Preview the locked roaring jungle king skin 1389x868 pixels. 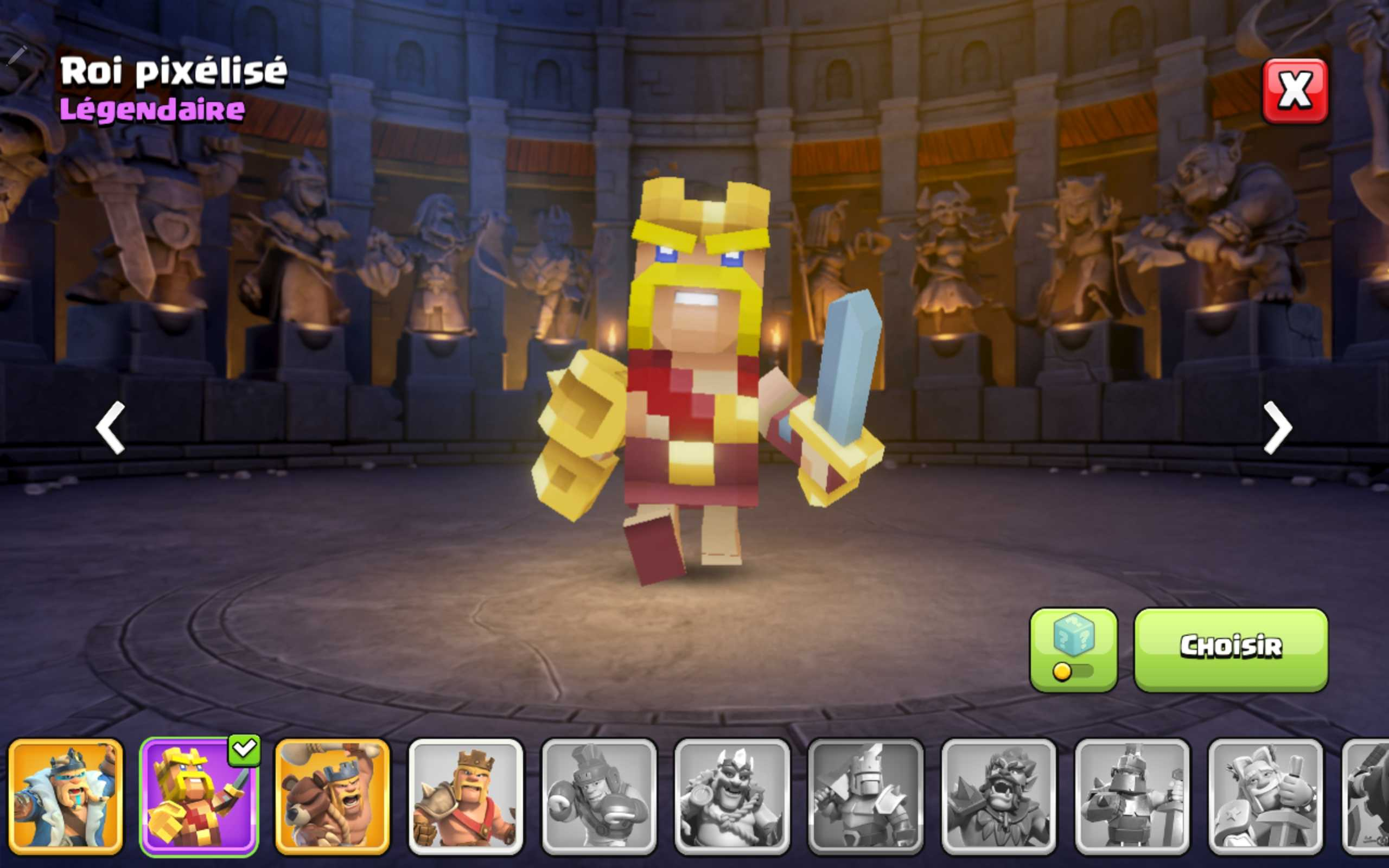pyautogui.click(x=999, y=796)
